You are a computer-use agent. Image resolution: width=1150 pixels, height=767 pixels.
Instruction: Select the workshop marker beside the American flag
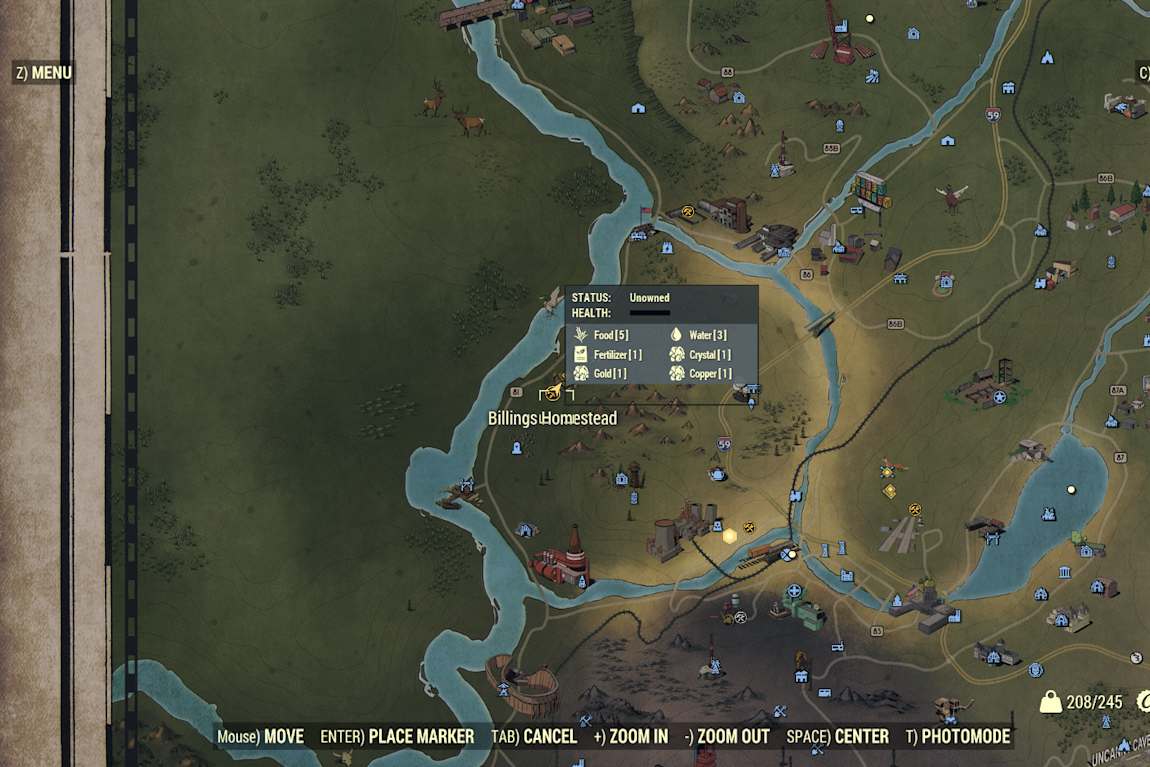click(x=687, y=211)
